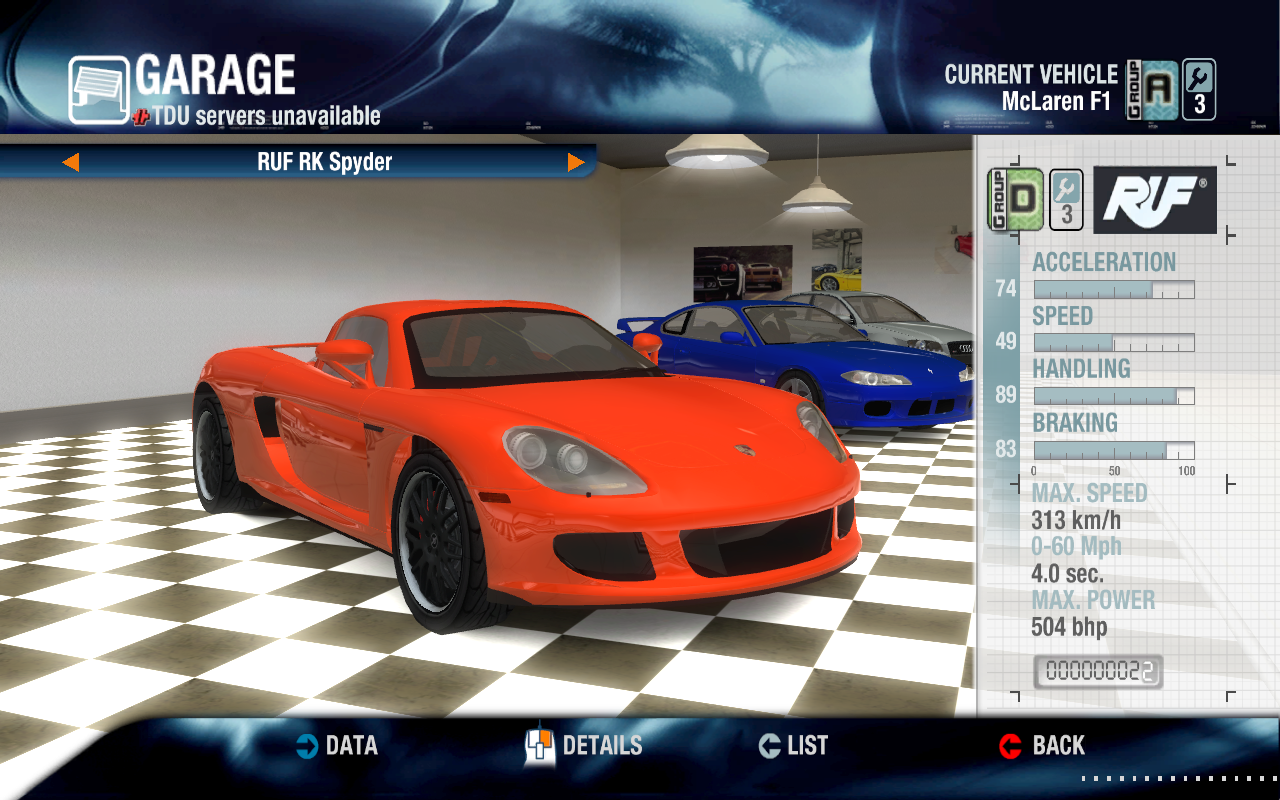1280x800 pixels.
Task: Show the car DETAILS
Action: click(584, 746)
